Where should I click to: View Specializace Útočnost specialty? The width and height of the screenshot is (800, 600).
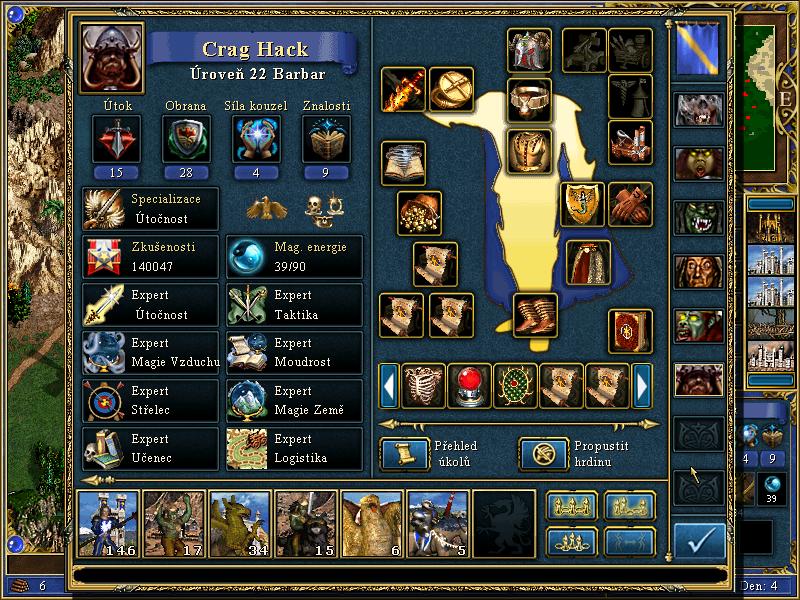150,208
